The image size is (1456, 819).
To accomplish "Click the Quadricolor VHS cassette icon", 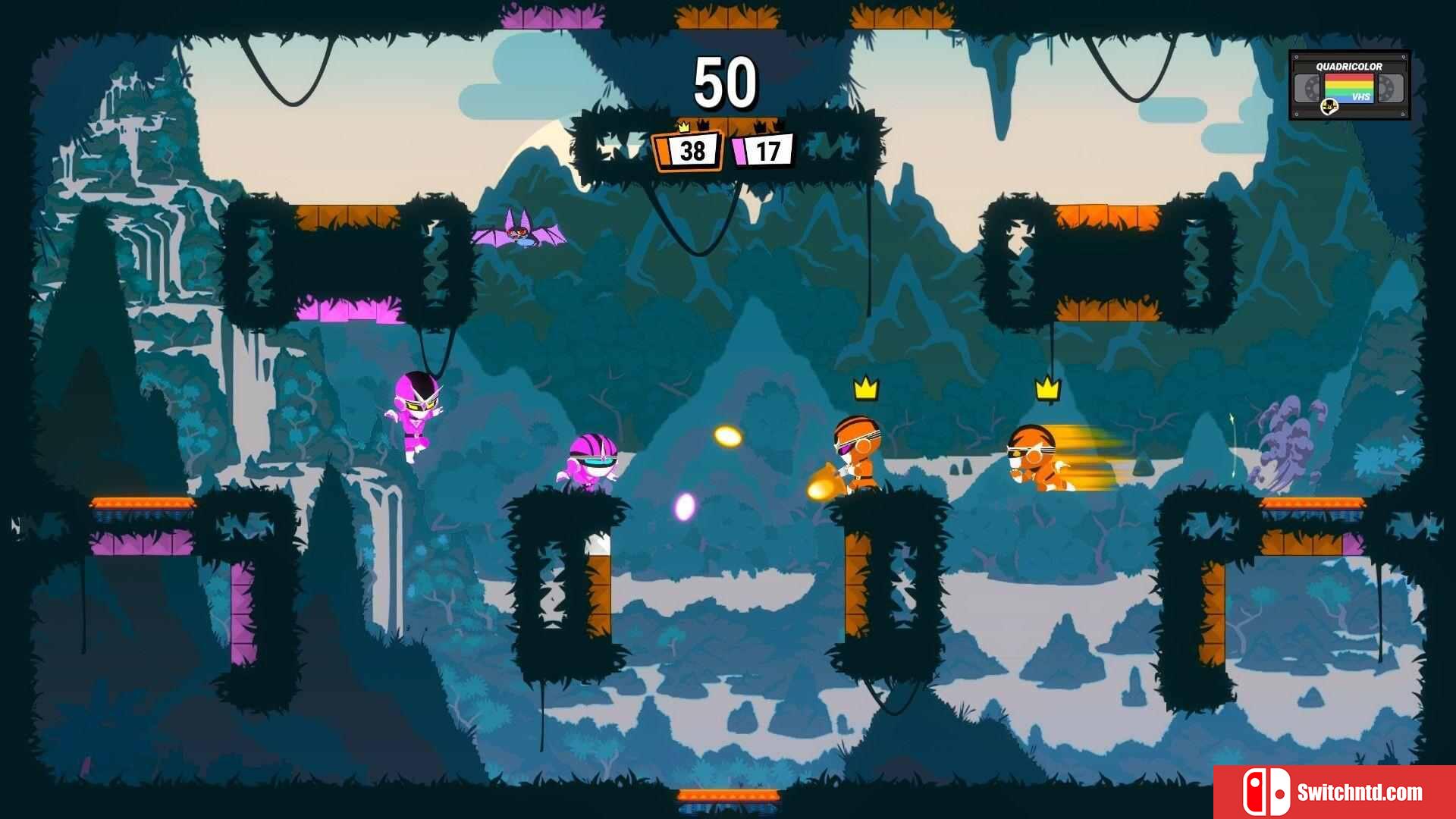I will (x=1349, y=85).
